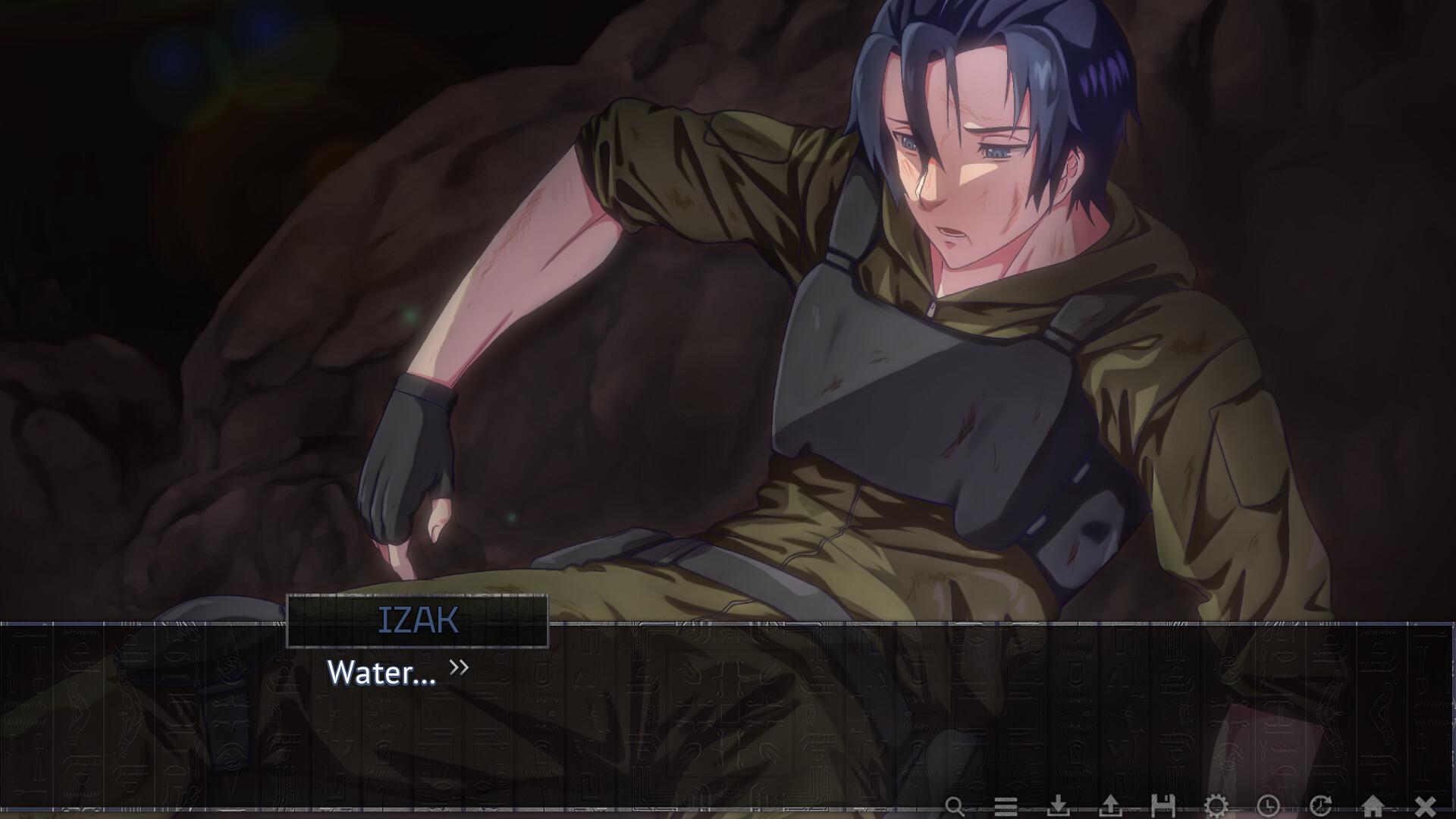
Task: Load a save using the upload arrow icon
Action: coord(1112,805)
